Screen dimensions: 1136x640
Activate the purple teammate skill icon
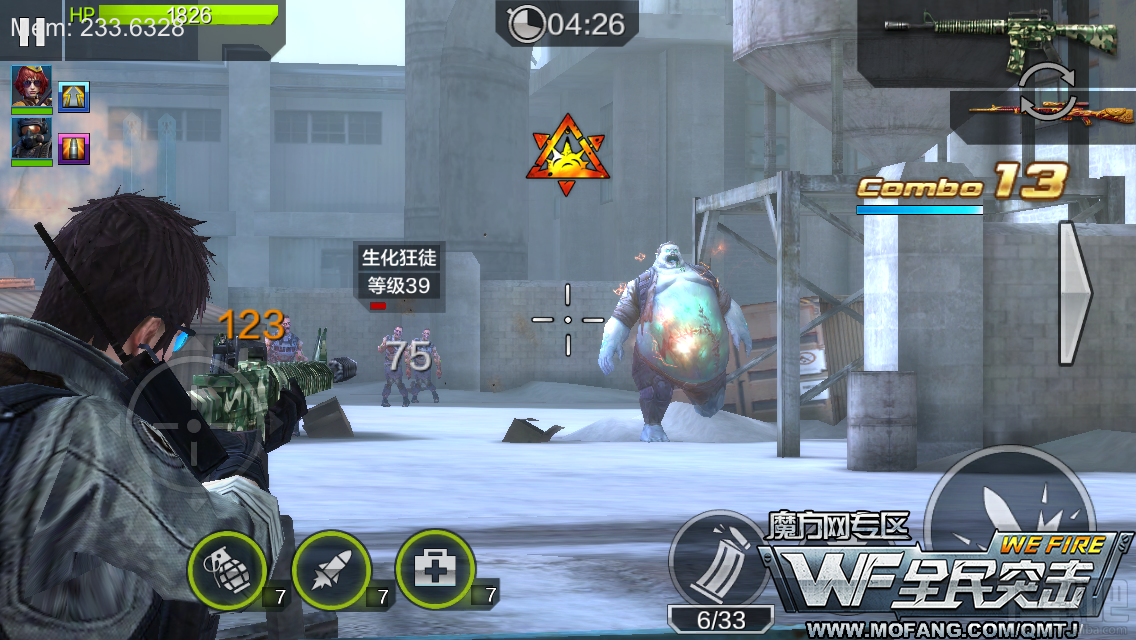(74, 148)
